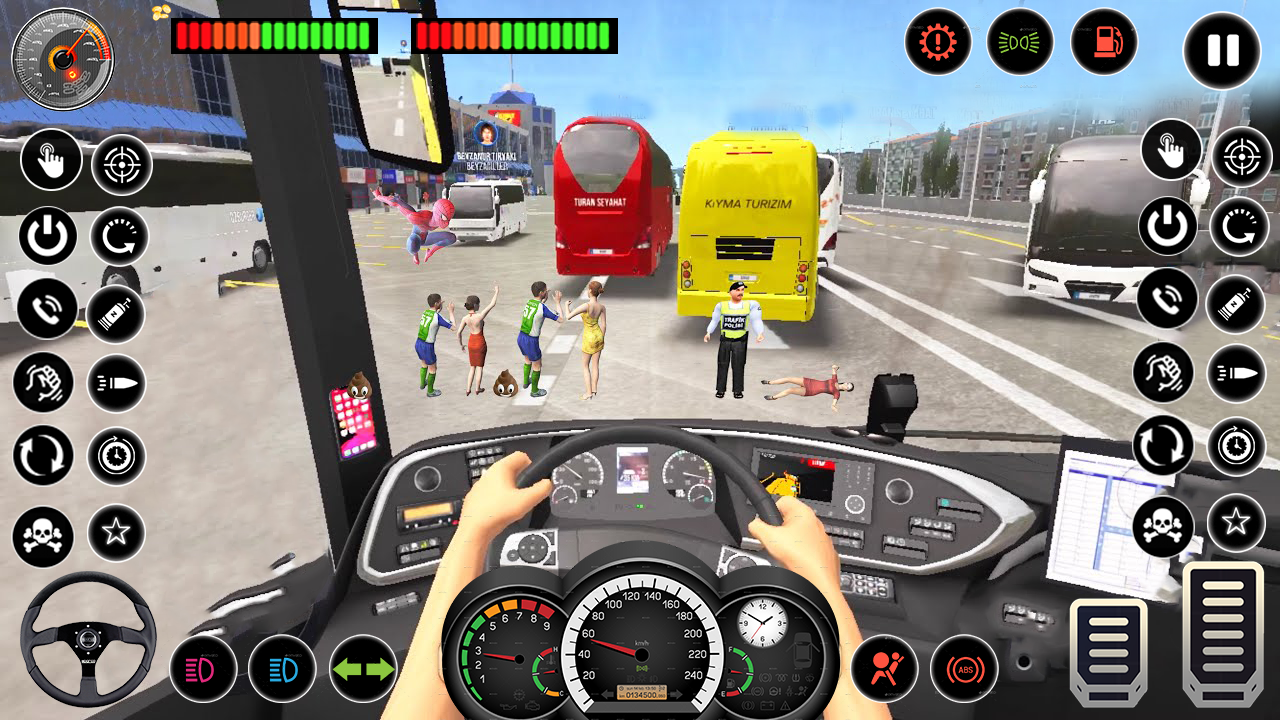Open the fuel pump refuel icon

pyautogui.click(x=1104, y=44)
